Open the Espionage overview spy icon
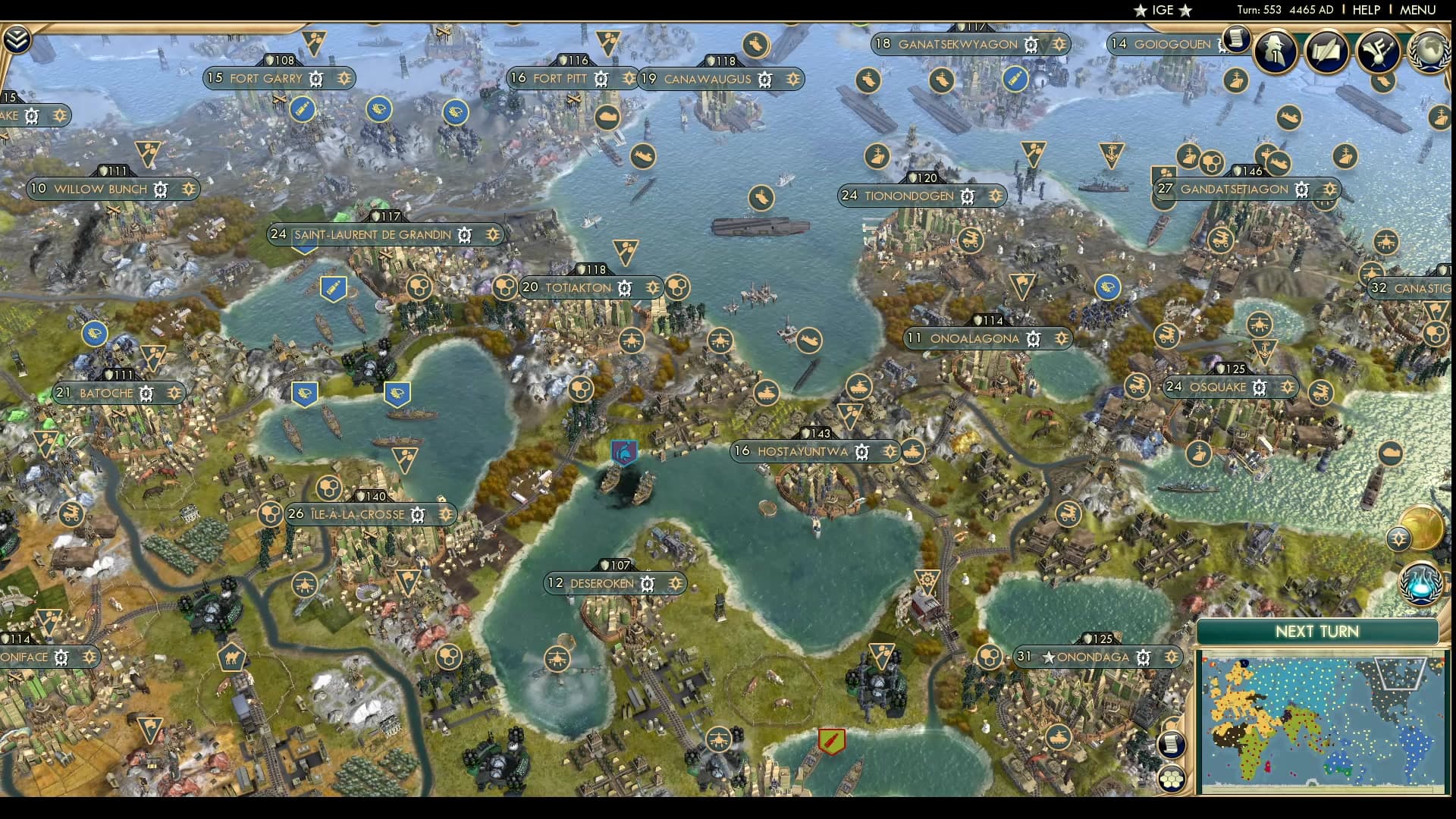Image resolution: width=1456 pixels, height=819 pixels. point(1275,52)
